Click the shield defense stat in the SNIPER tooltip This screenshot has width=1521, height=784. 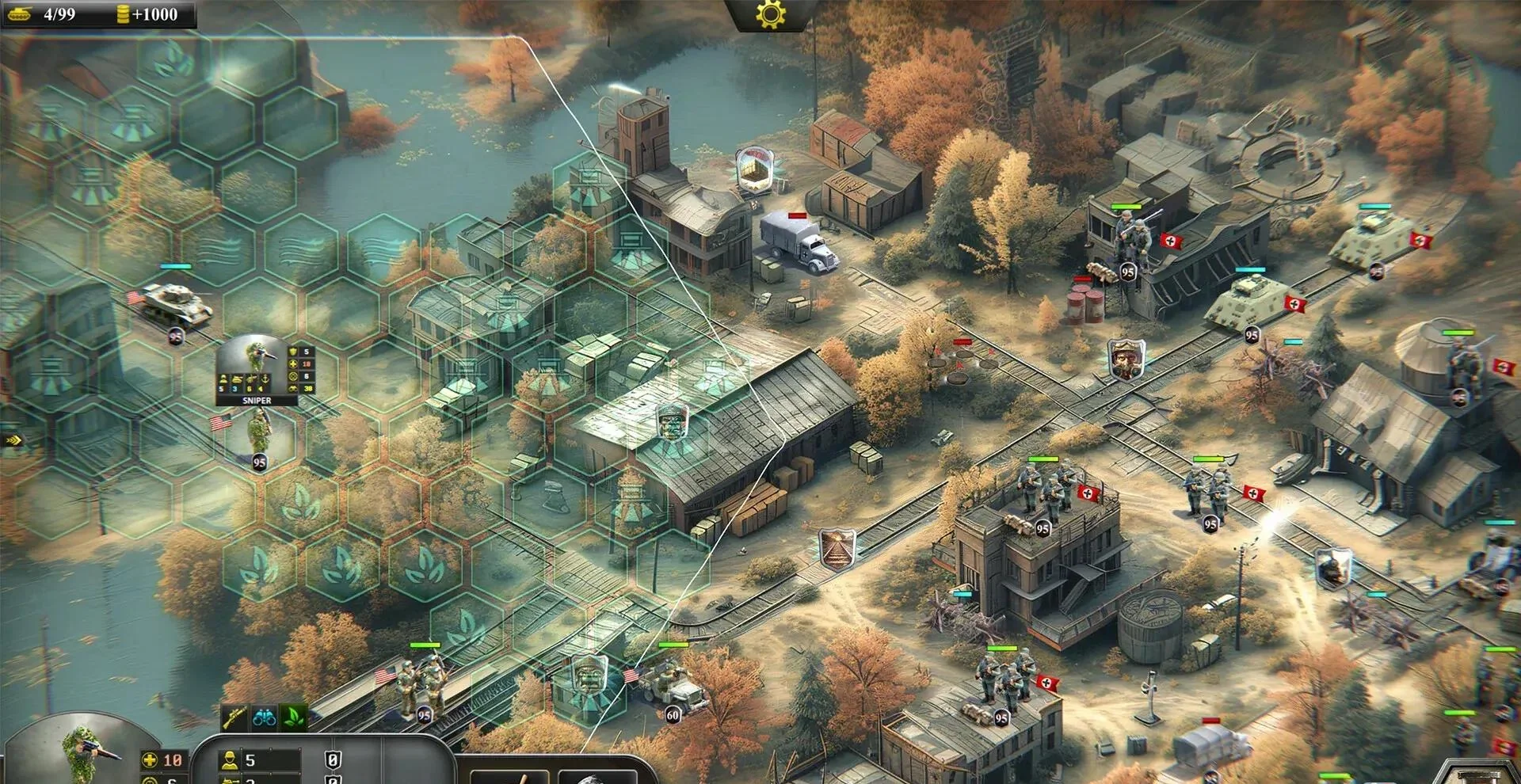pos(292,352)
